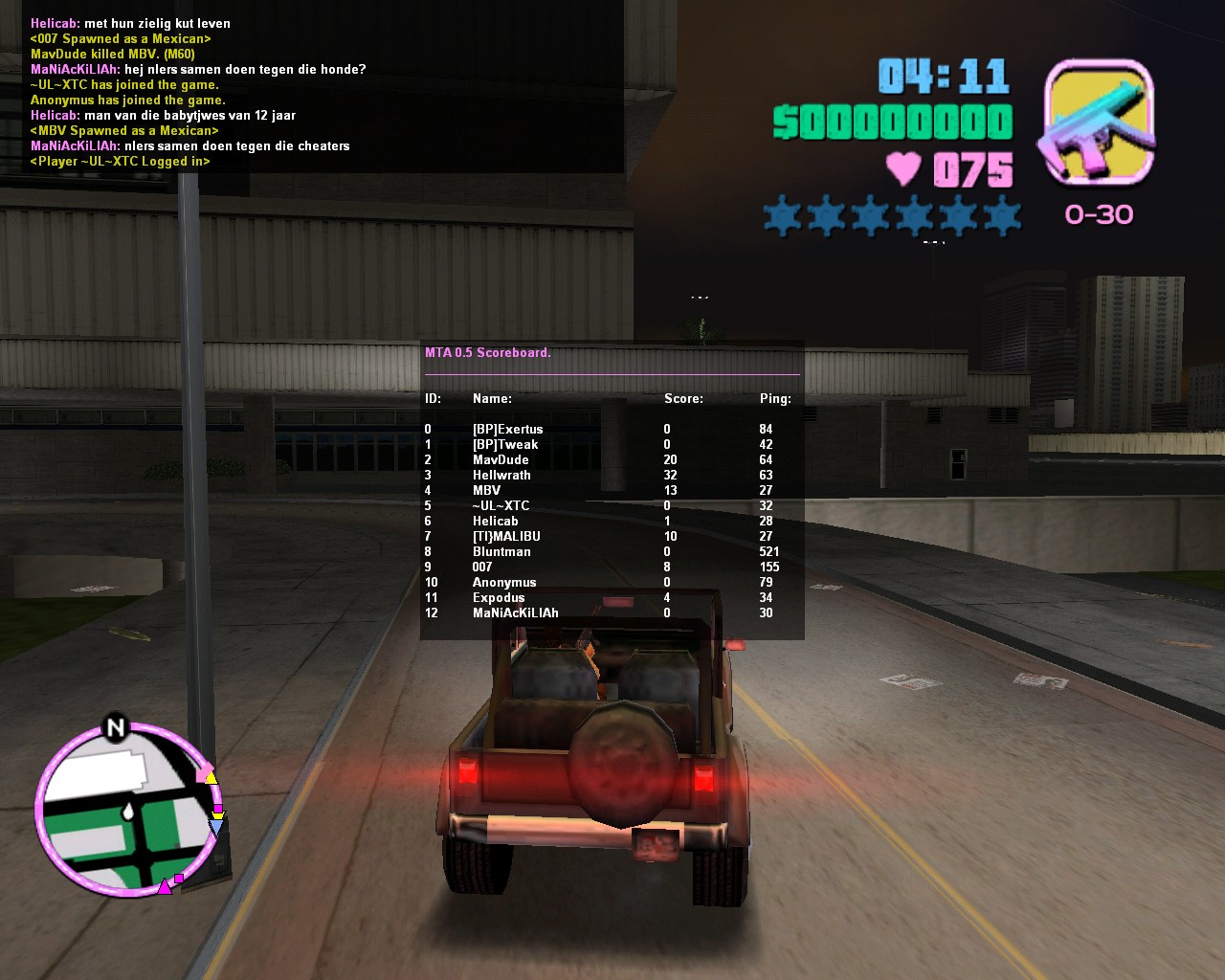1225x980 pixels.
Task: Click the Ping column header
Action: tap(775, 399)
